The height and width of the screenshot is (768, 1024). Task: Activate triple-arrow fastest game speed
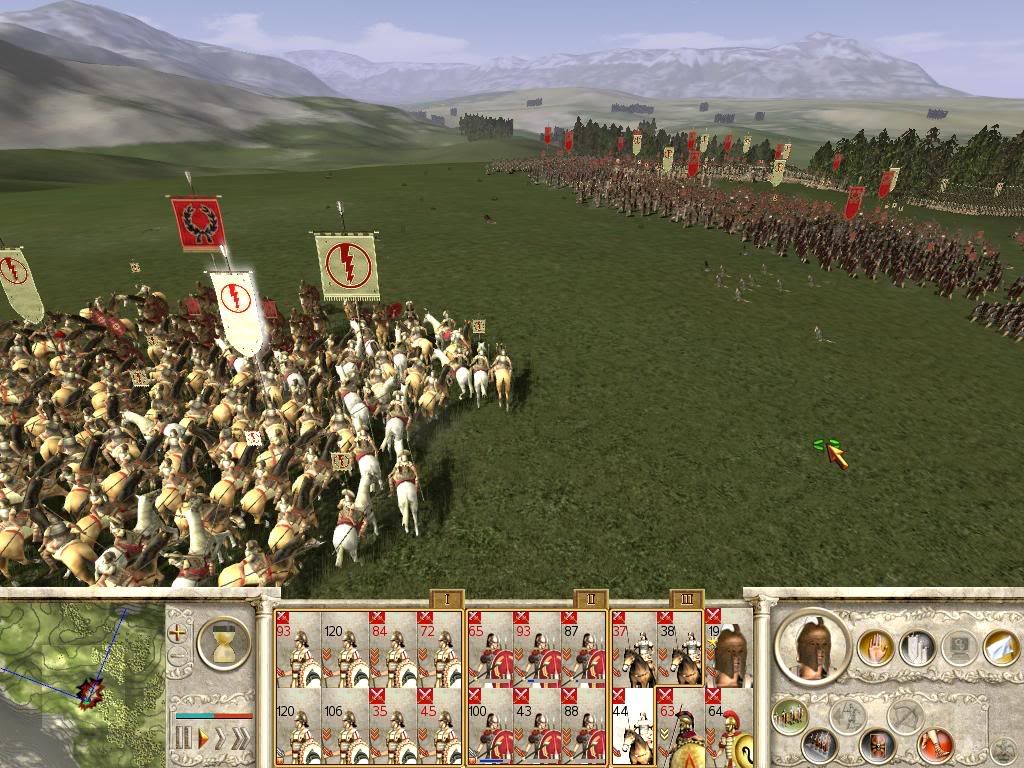click(242, 739)
